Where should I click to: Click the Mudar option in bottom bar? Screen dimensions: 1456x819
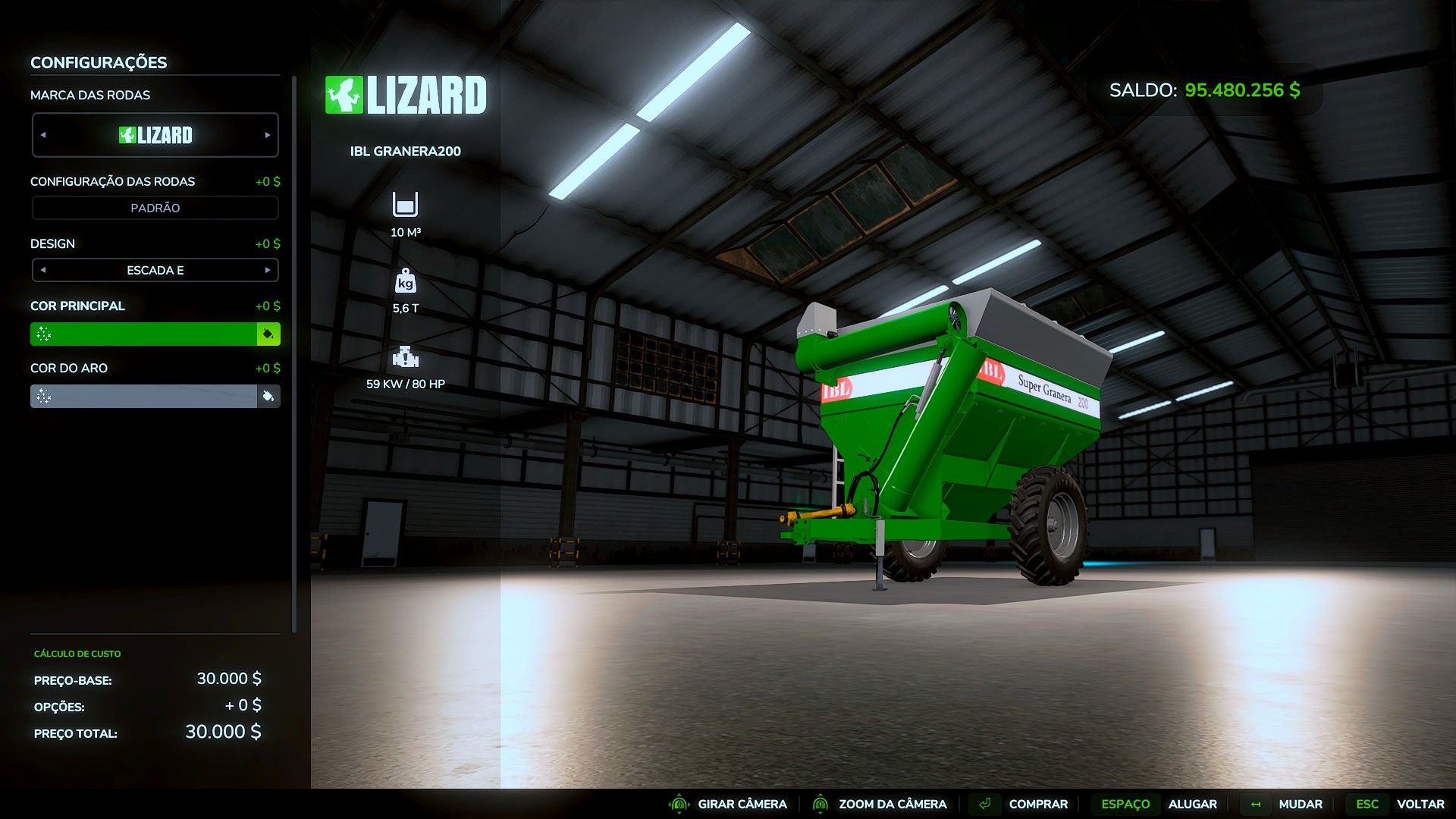tap(1300, 804)
